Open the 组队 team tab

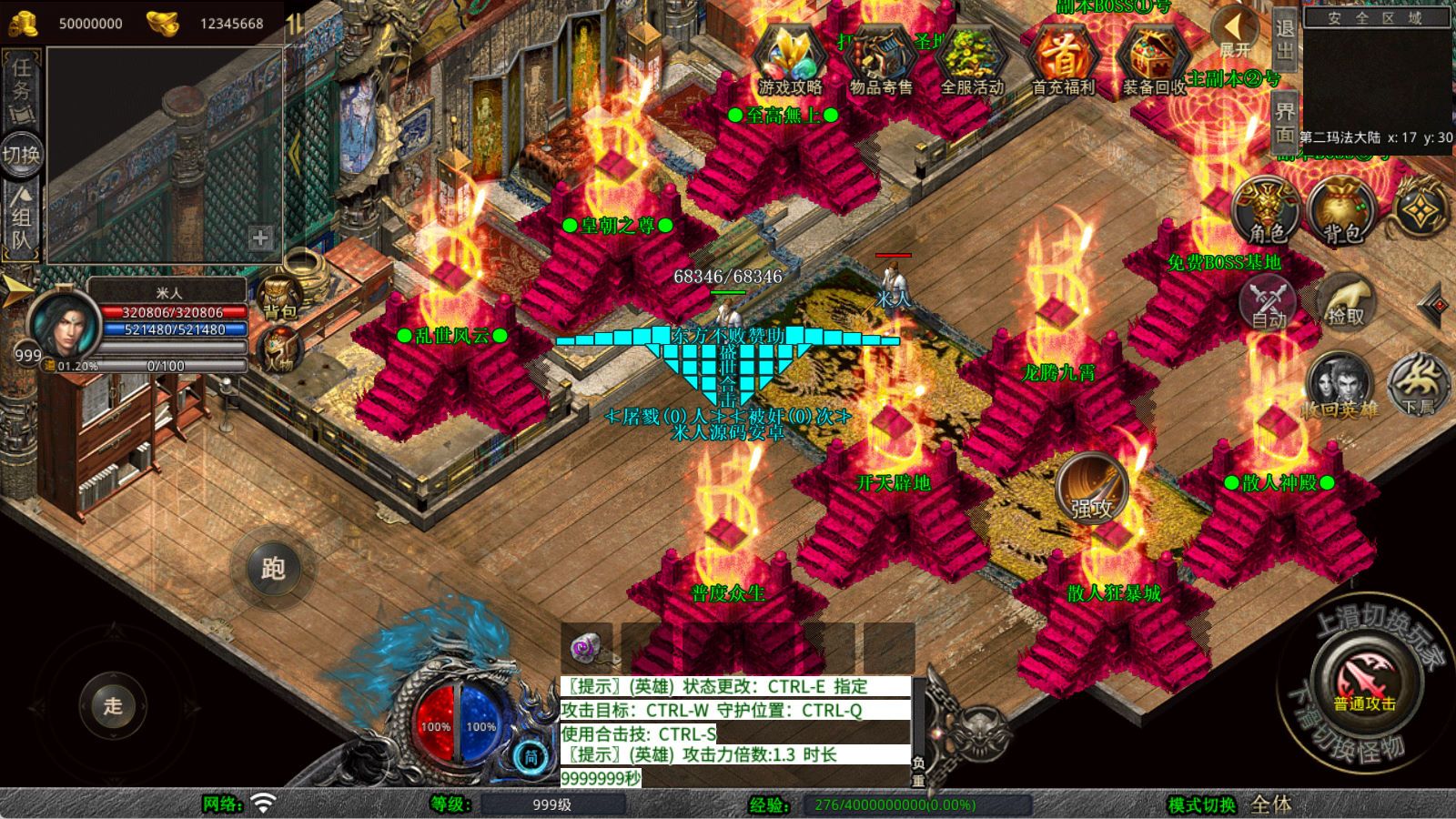click(21, 218)
